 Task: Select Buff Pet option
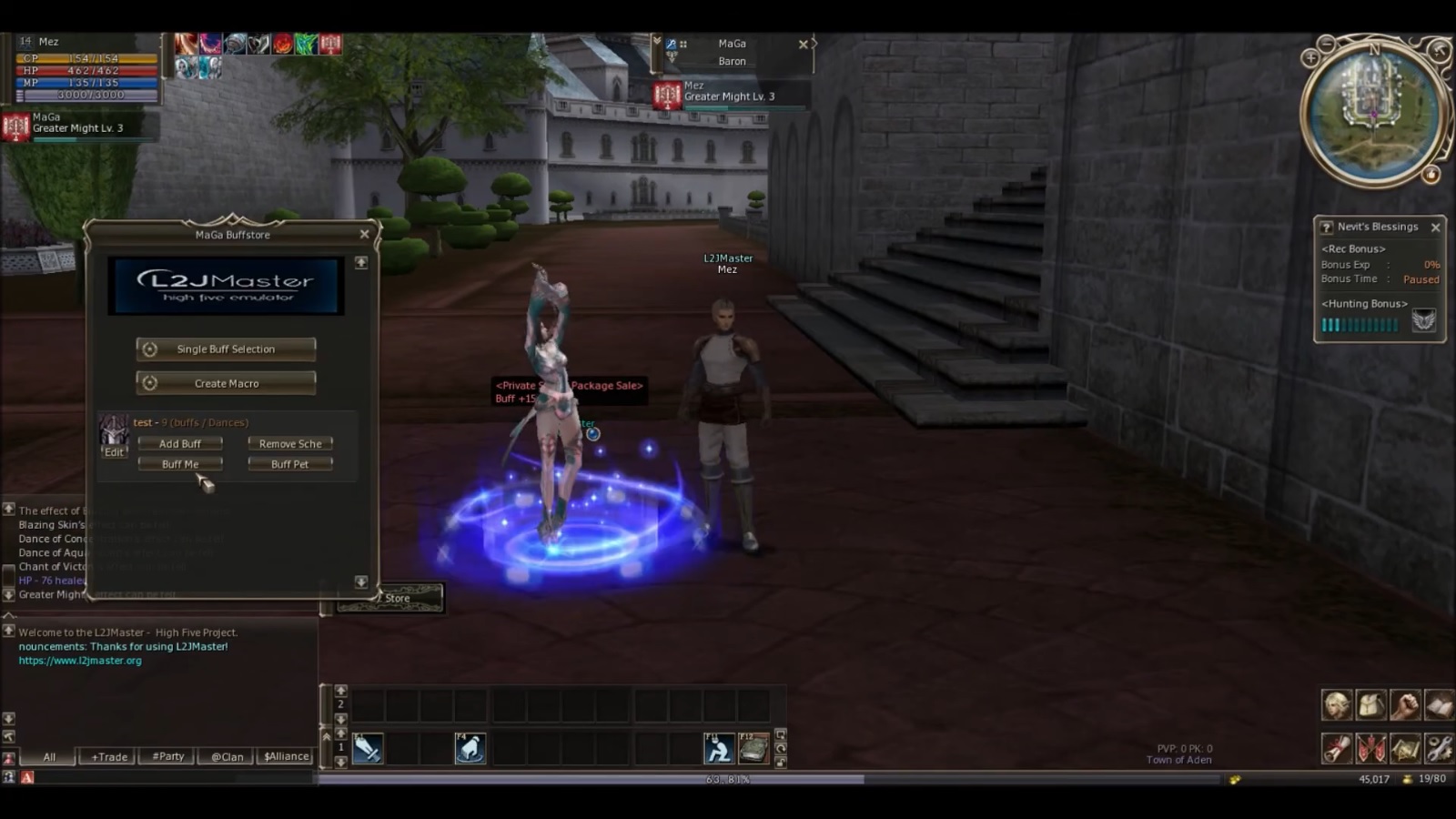pyautogui.click(x=289, y=464)
